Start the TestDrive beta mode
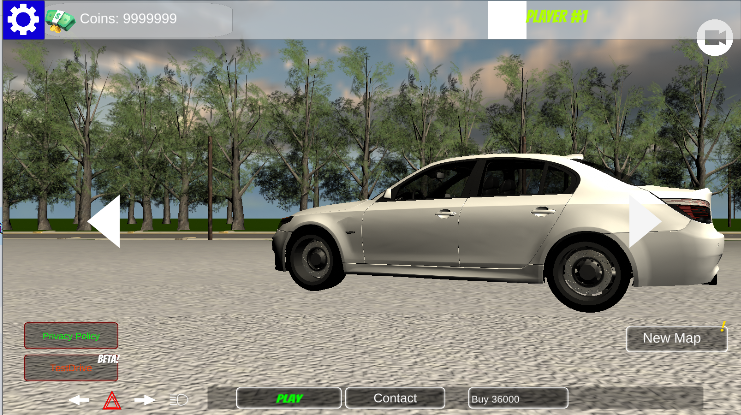Image resolution: width=741 pixels, height=415 pixels. [71, 368]
